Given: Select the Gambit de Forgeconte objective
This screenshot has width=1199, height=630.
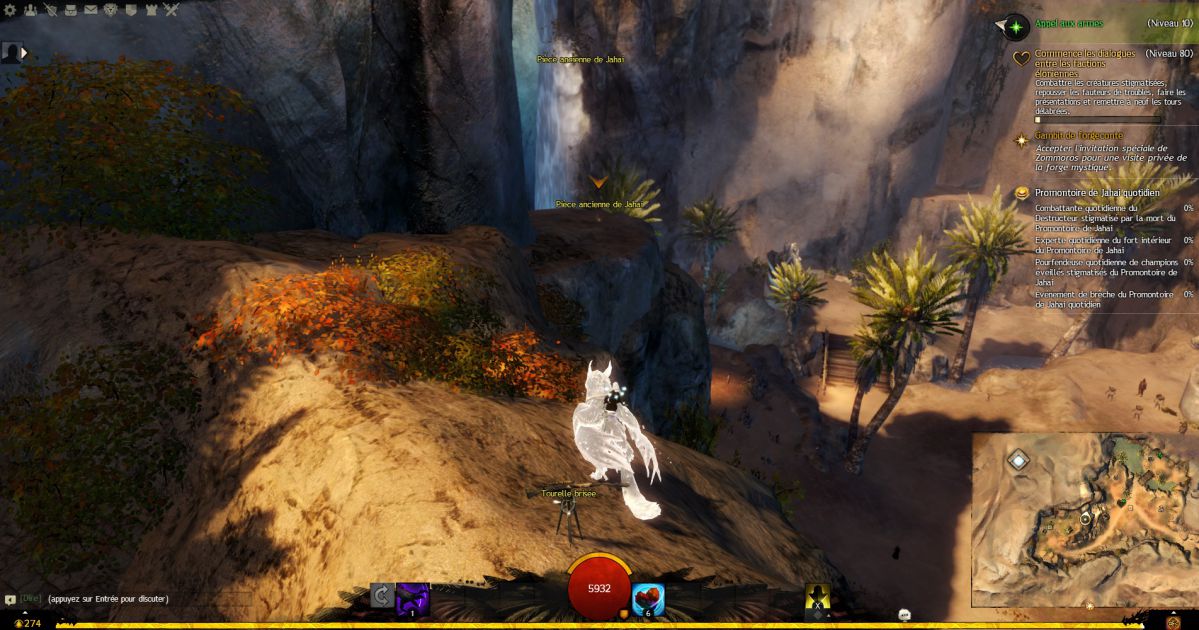Looking at the screenshot, I should (x=1078, y=135).
